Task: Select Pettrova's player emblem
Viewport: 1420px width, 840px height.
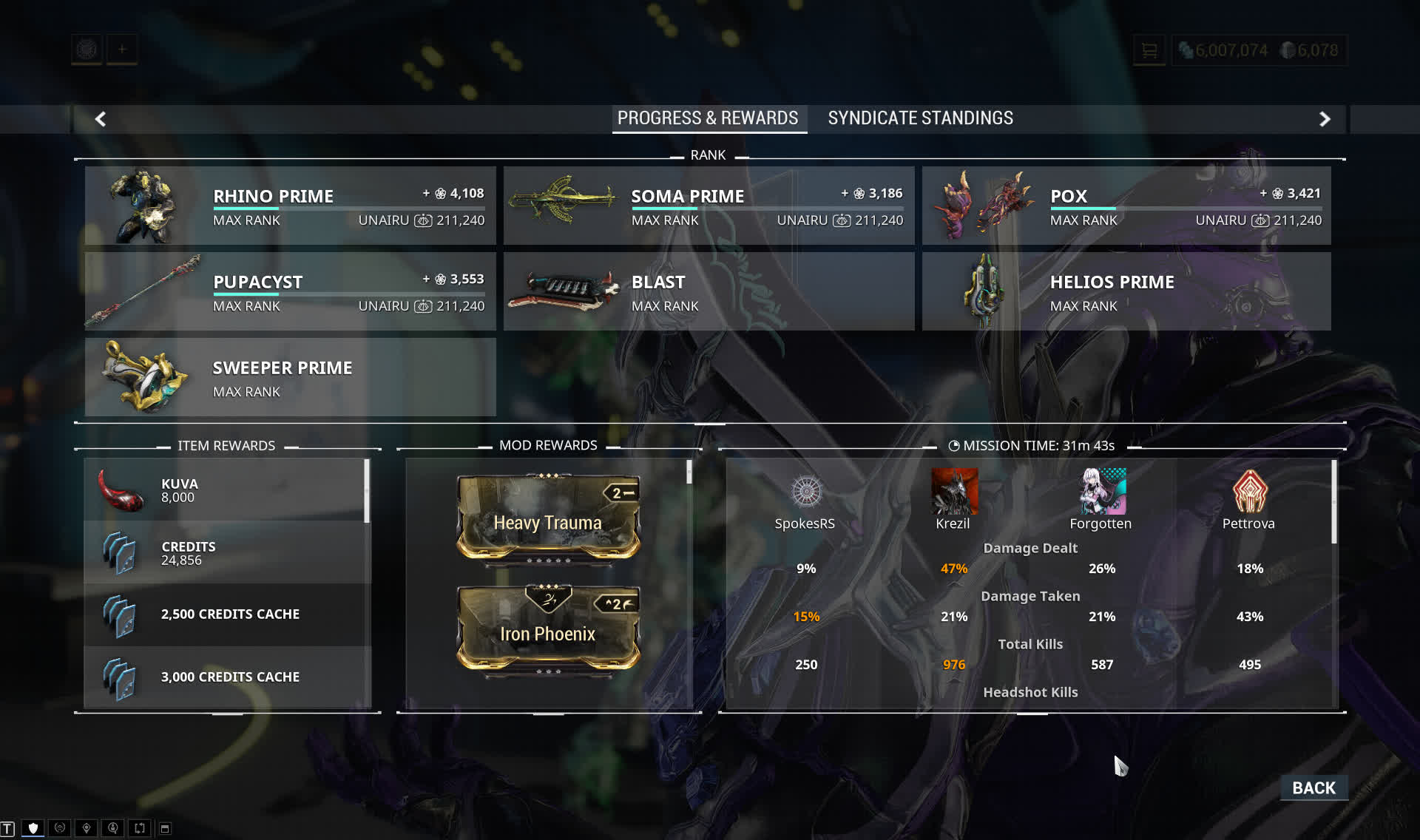Action: [1249, 491]
